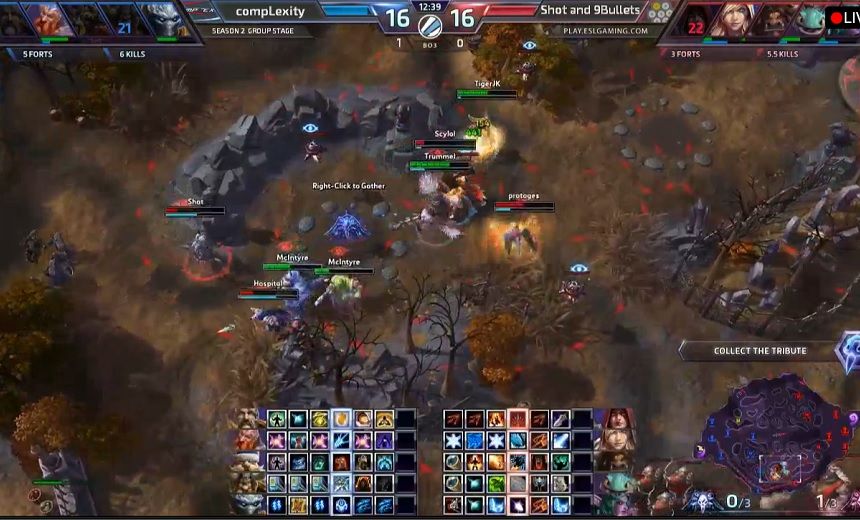Screen dimensions: 860x520
Task: Select the Collect the Tribute objective banner
Action: [760, 351]
